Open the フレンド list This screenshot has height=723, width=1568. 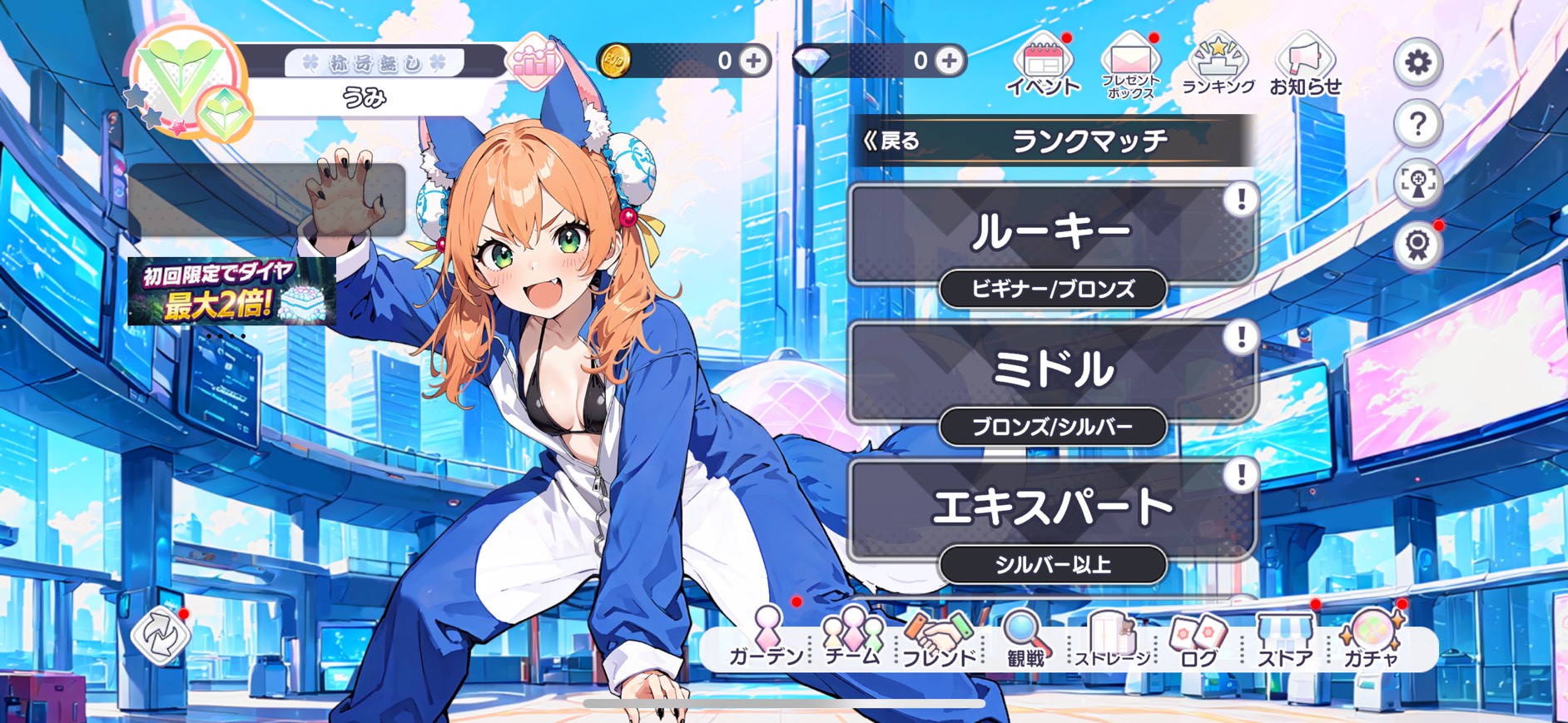click(940, 639)
